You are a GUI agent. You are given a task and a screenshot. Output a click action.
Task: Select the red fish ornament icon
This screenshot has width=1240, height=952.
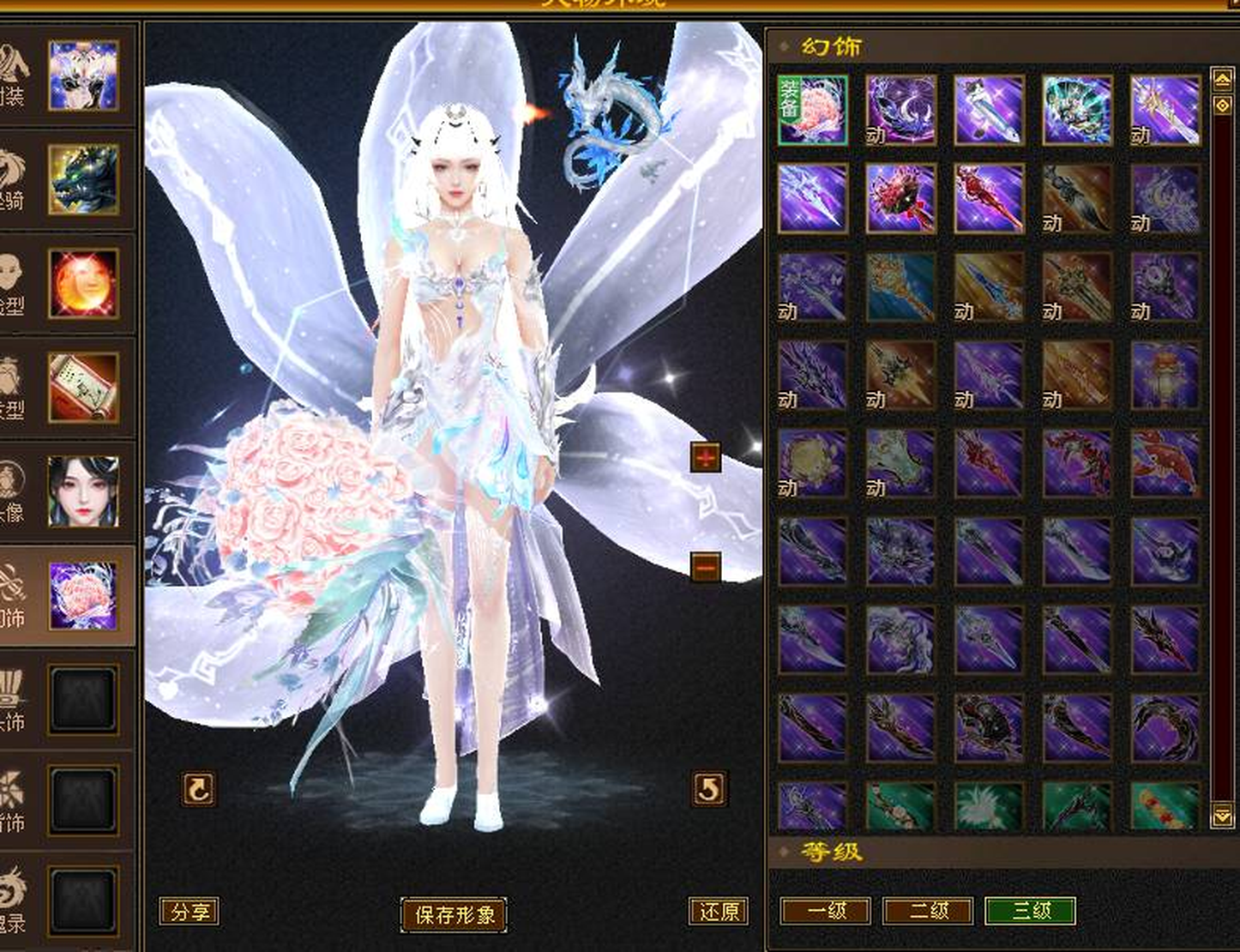click(x=1165, y=464)
